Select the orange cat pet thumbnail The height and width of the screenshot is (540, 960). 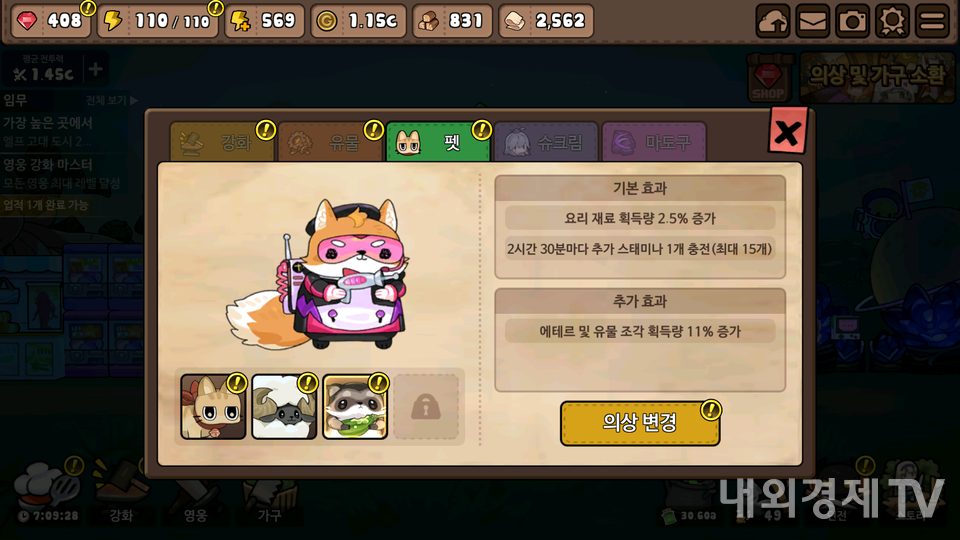tap(213, 407)
